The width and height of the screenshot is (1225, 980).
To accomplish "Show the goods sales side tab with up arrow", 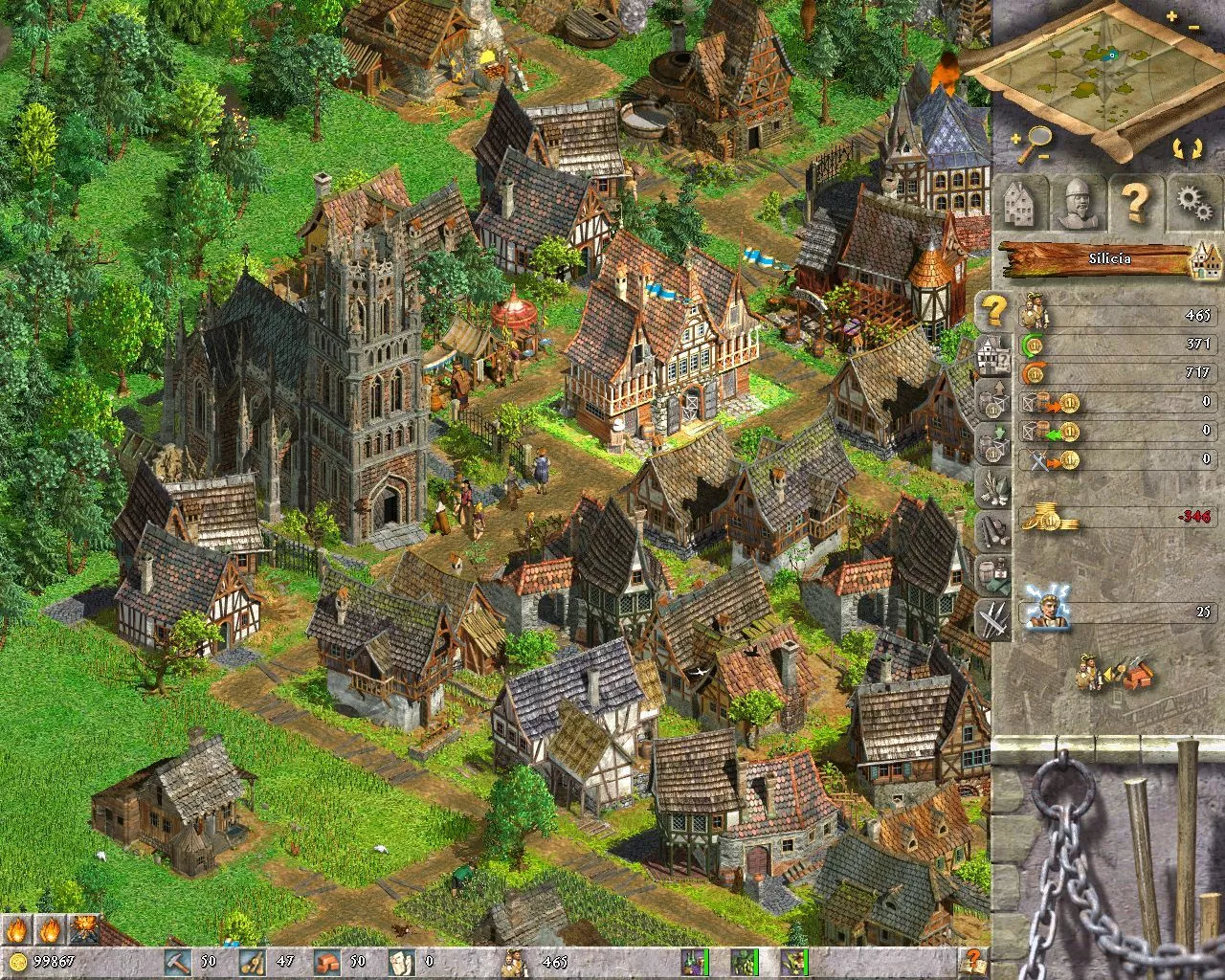I will (x=993, y=400).
